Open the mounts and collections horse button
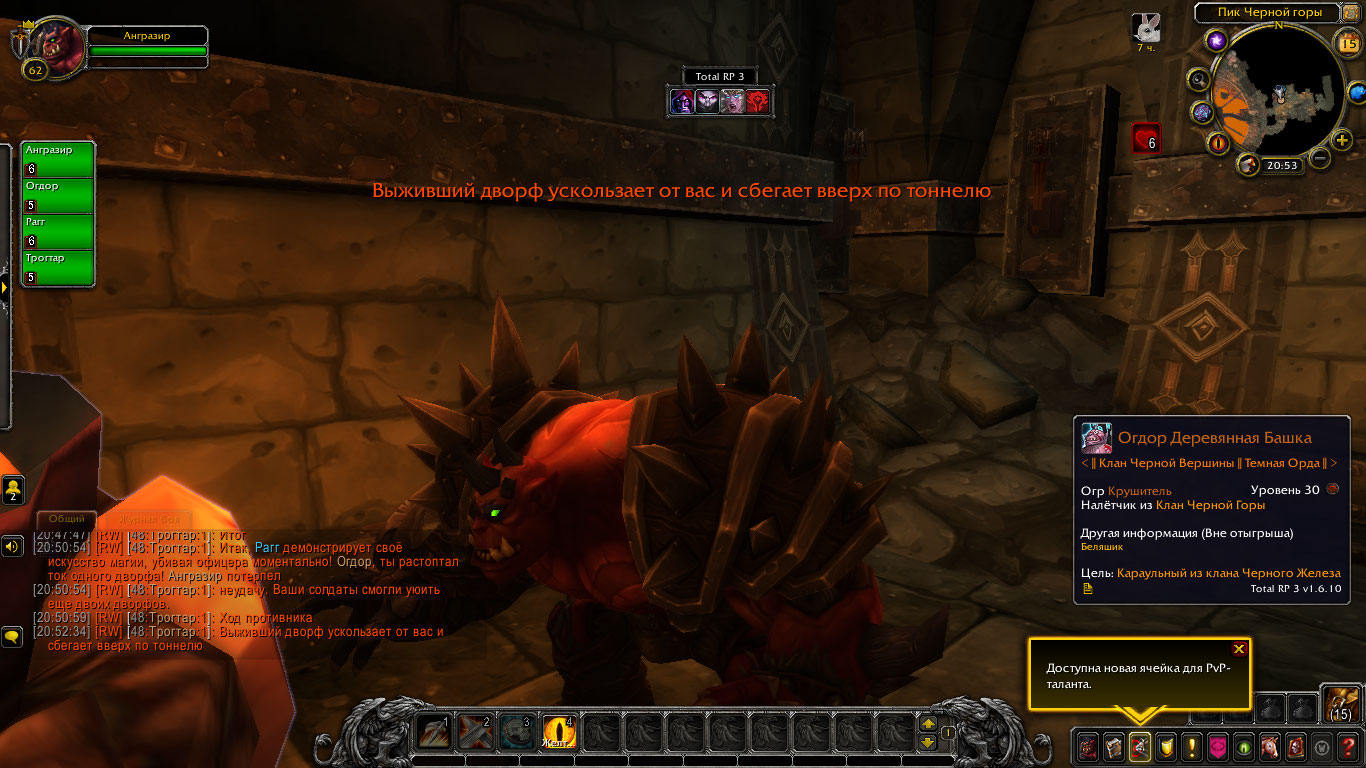 point(1269,746)
